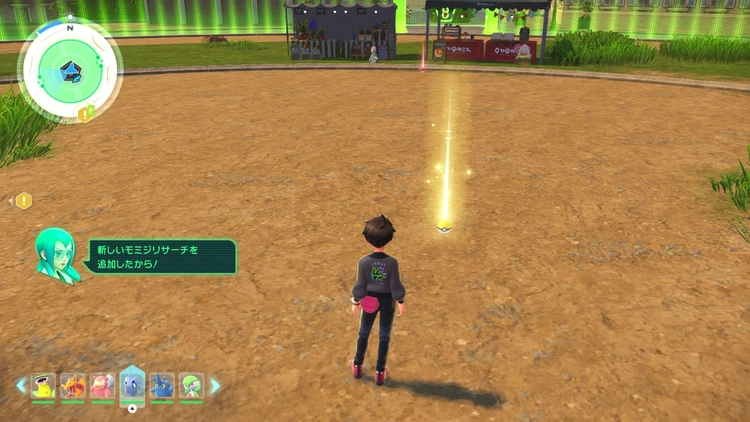Open the circular minimap
This screenshot has width=750, height=422.
tap(70, 70)
